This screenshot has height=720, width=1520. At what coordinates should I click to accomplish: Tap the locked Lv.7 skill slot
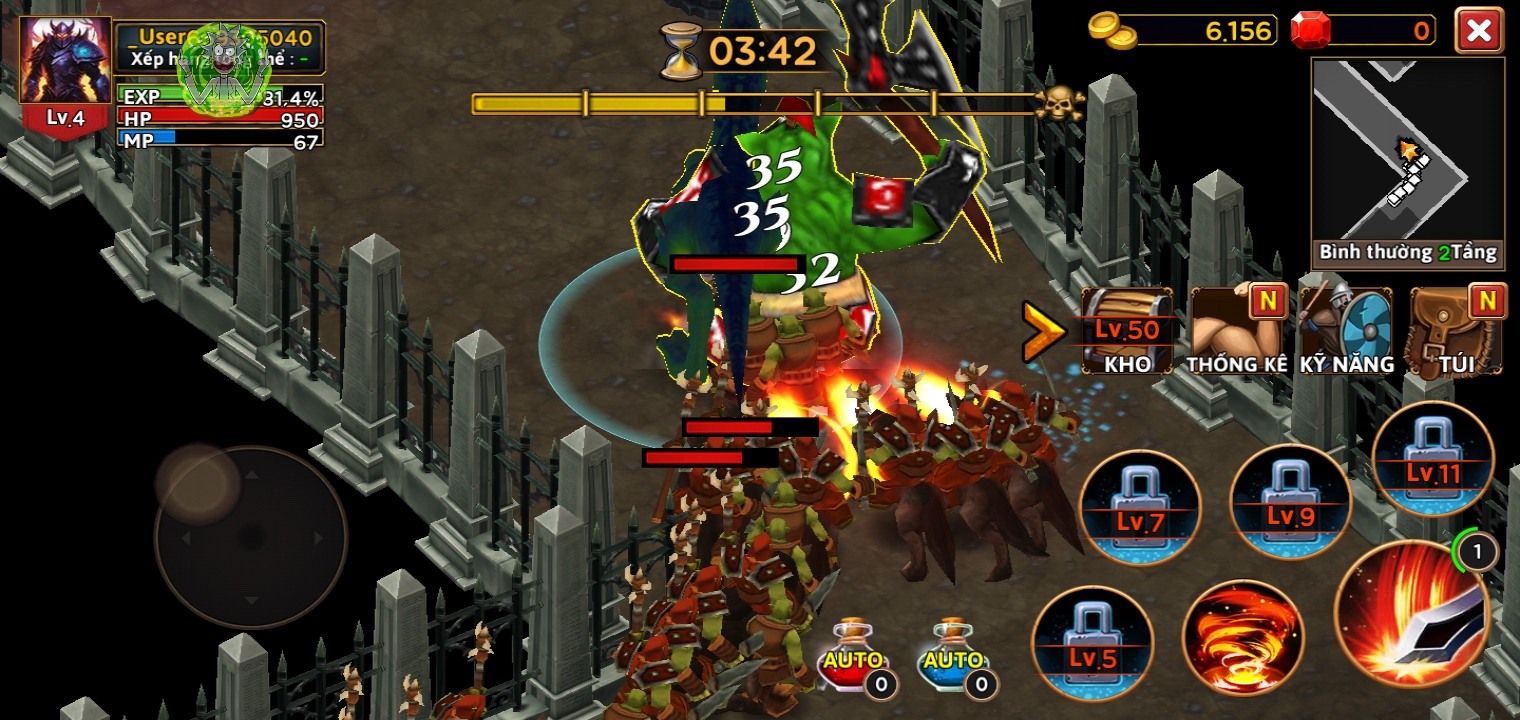(1141, 509)
